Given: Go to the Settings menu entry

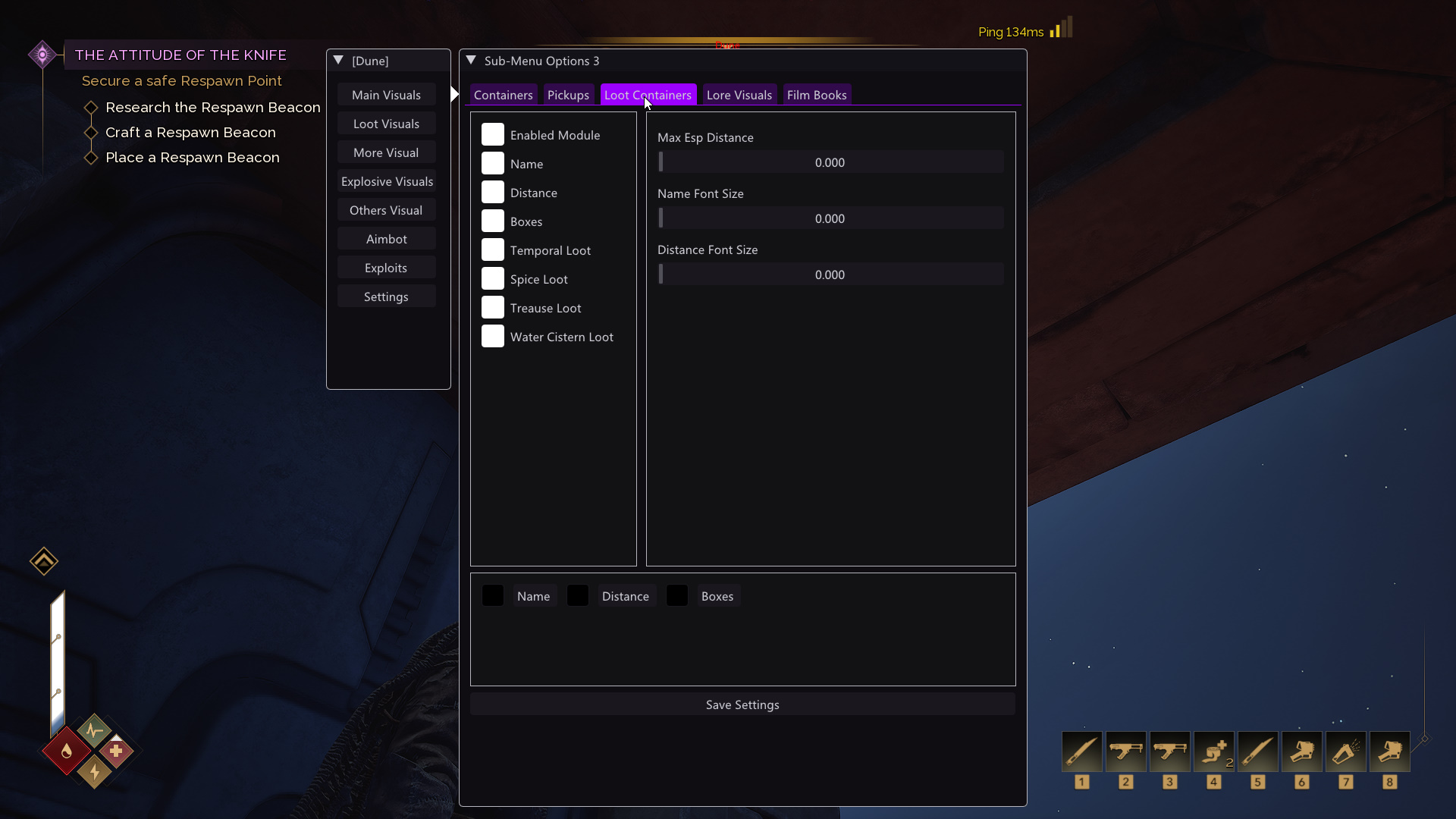Looking at the screenshot, I should click(386, 297).
